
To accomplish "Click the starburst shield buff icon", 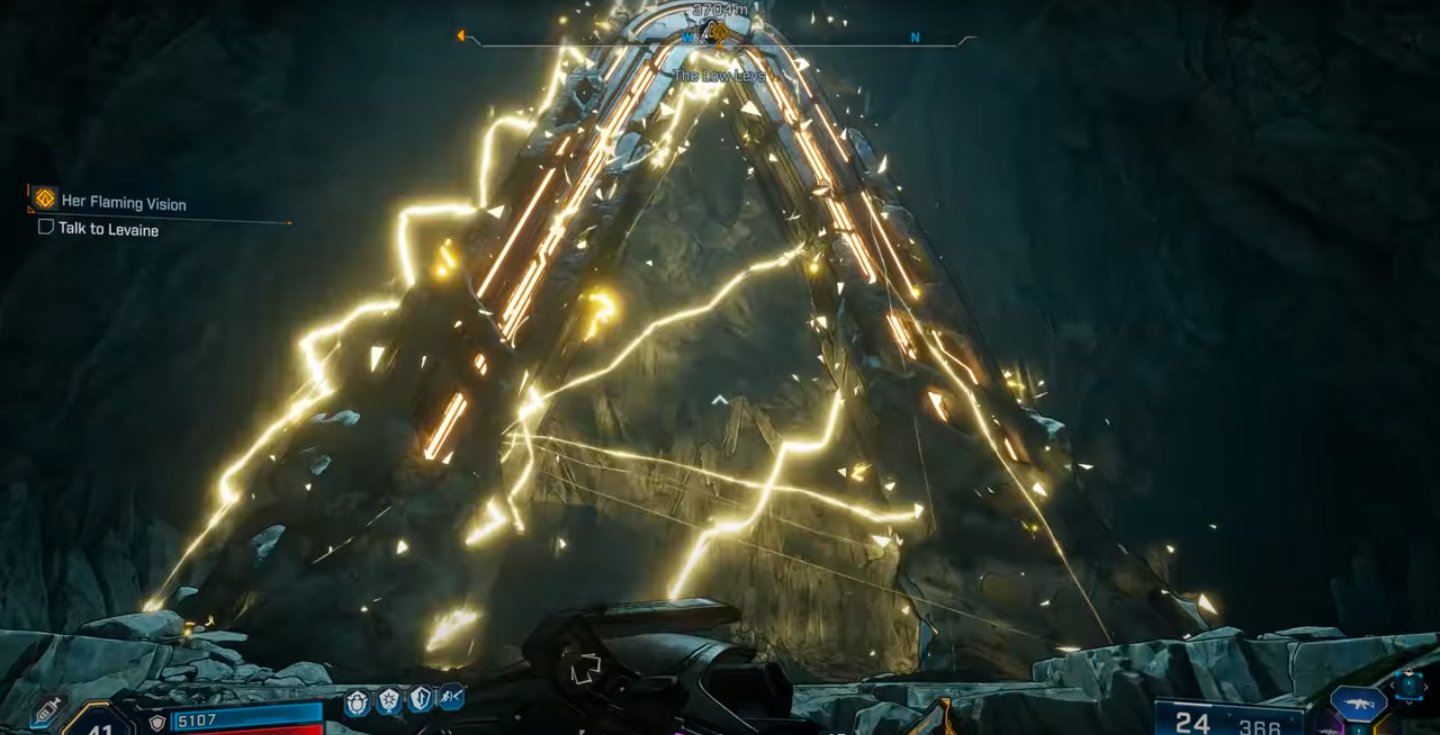I will [x=389, y=702].
